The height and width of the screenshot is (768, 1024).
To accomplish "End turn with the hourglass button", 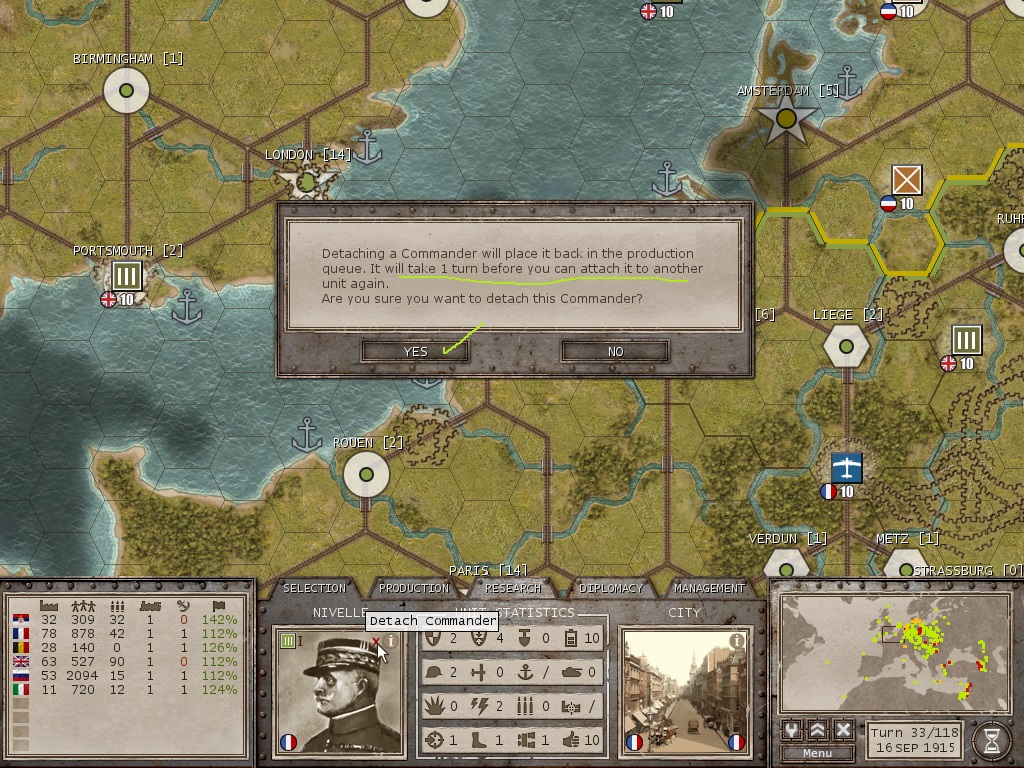I will [x=991, y=739].
